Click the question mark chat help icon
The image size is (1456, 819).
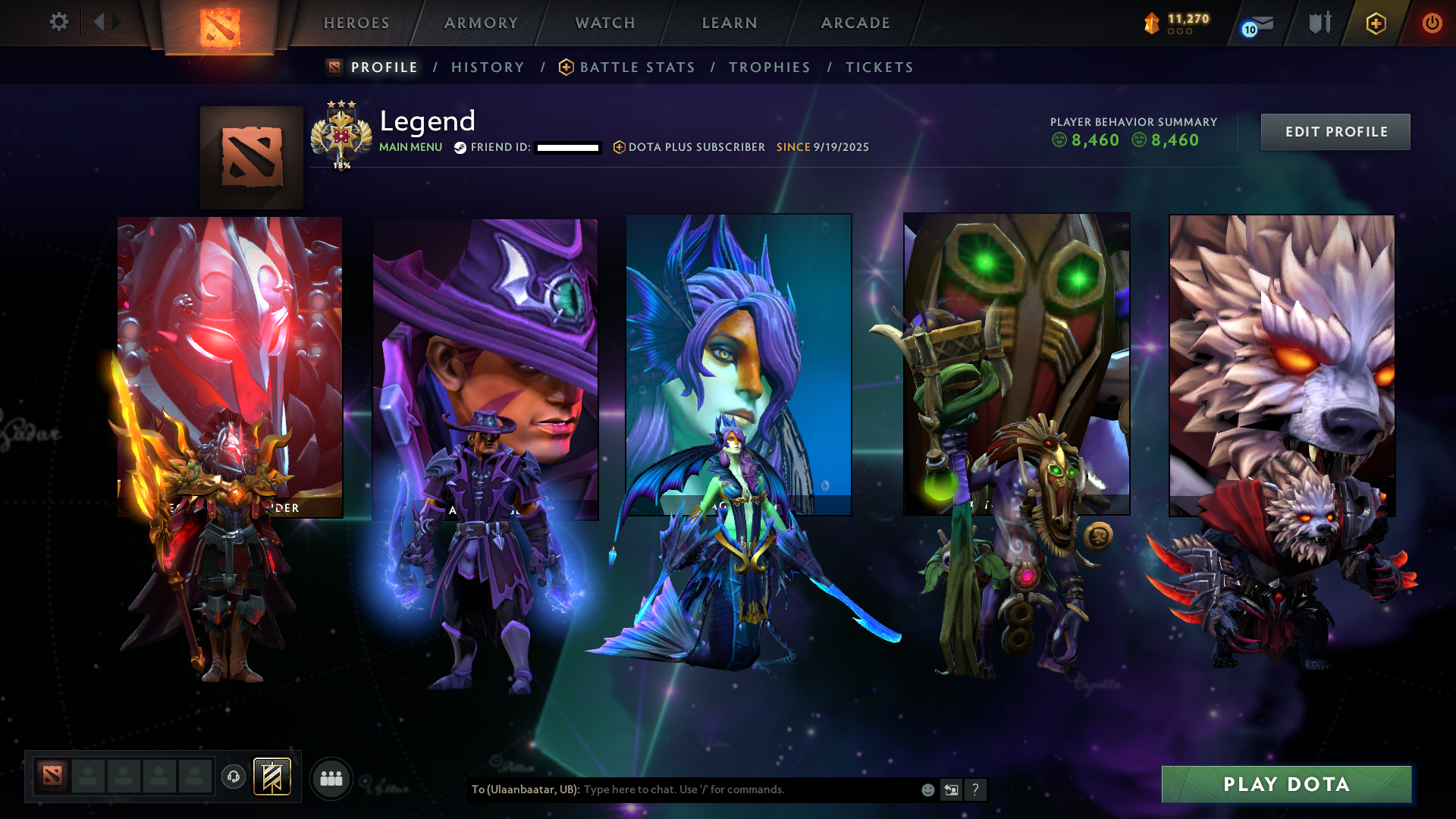point(975,789)
